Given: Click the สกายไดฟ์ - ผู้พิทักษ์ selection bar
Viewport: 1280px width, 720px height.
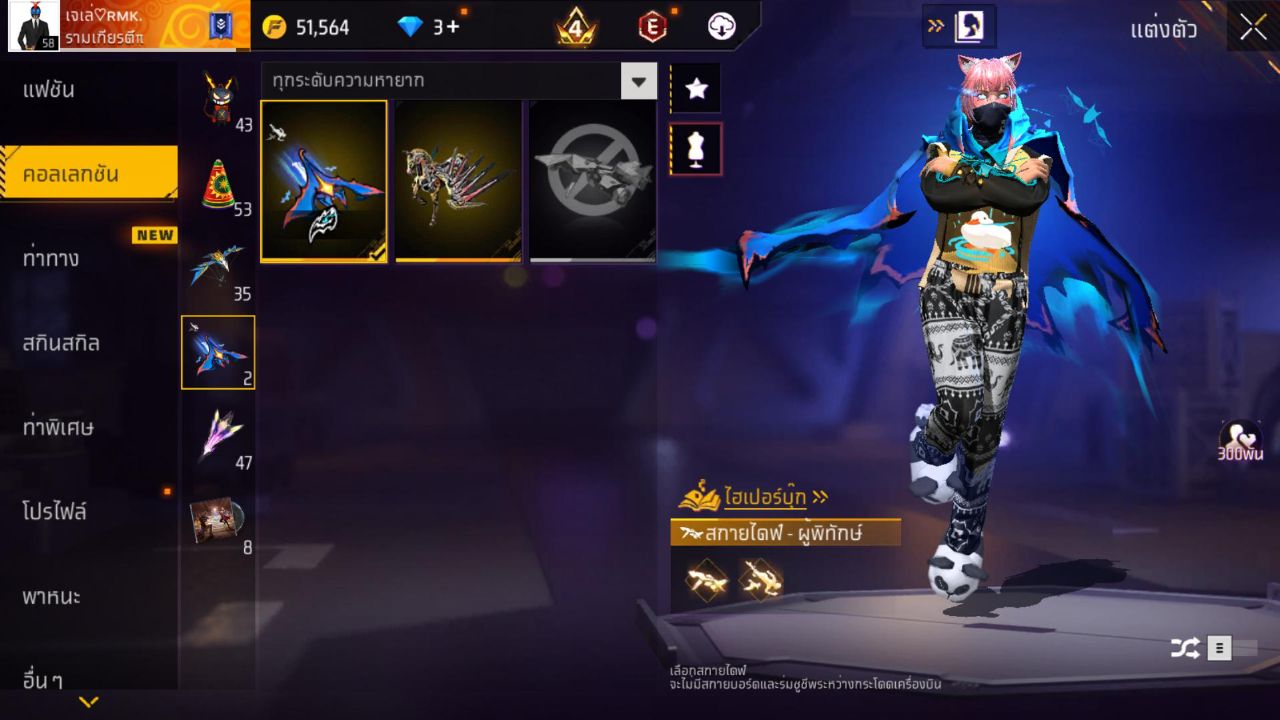Looking at the screenshot, I should coord(785,533).
